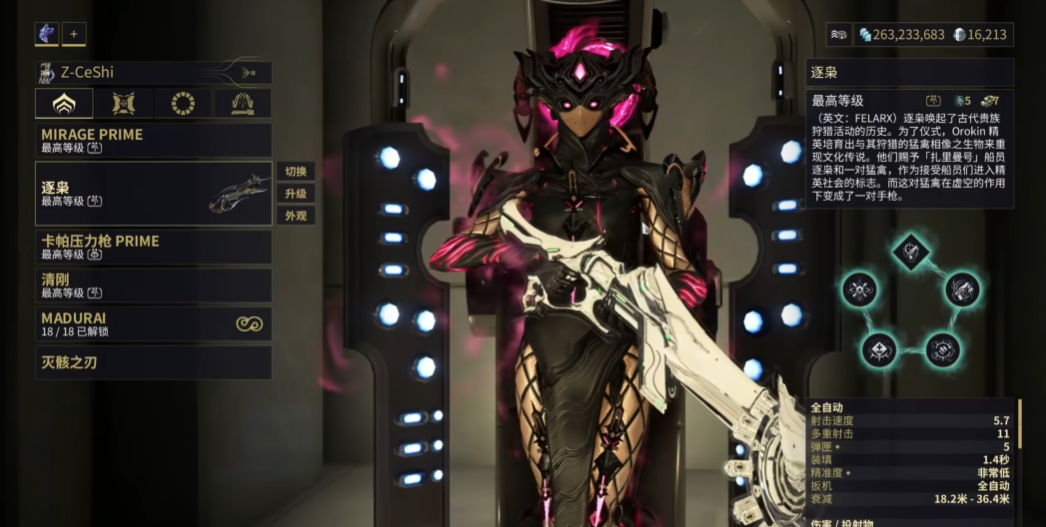Open the second tab with crossed emblem

pyautogui.click(x=124, y=103)
